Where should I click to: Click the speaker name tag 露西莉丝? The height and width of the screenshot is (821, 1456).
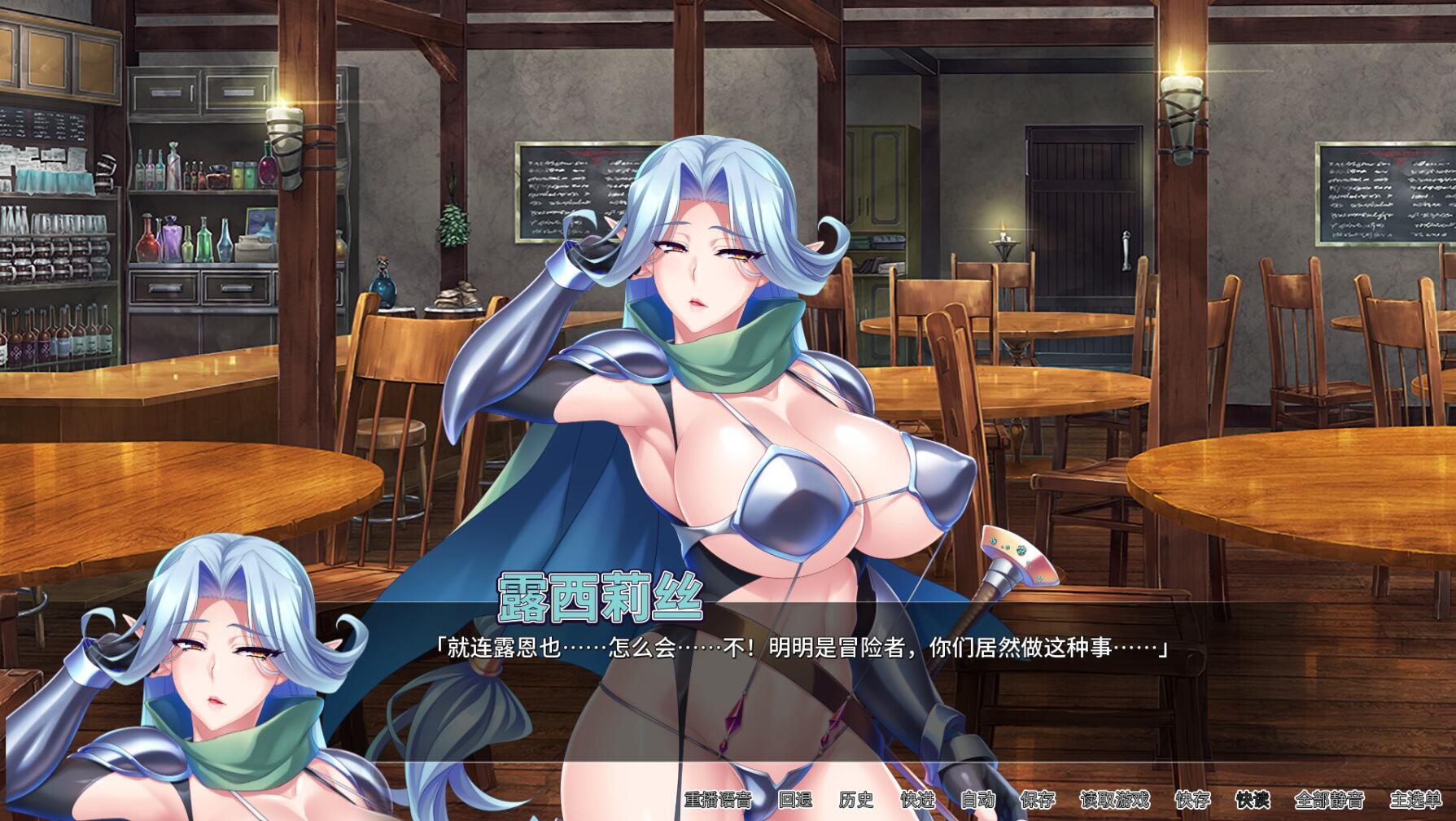click(600, 600)
